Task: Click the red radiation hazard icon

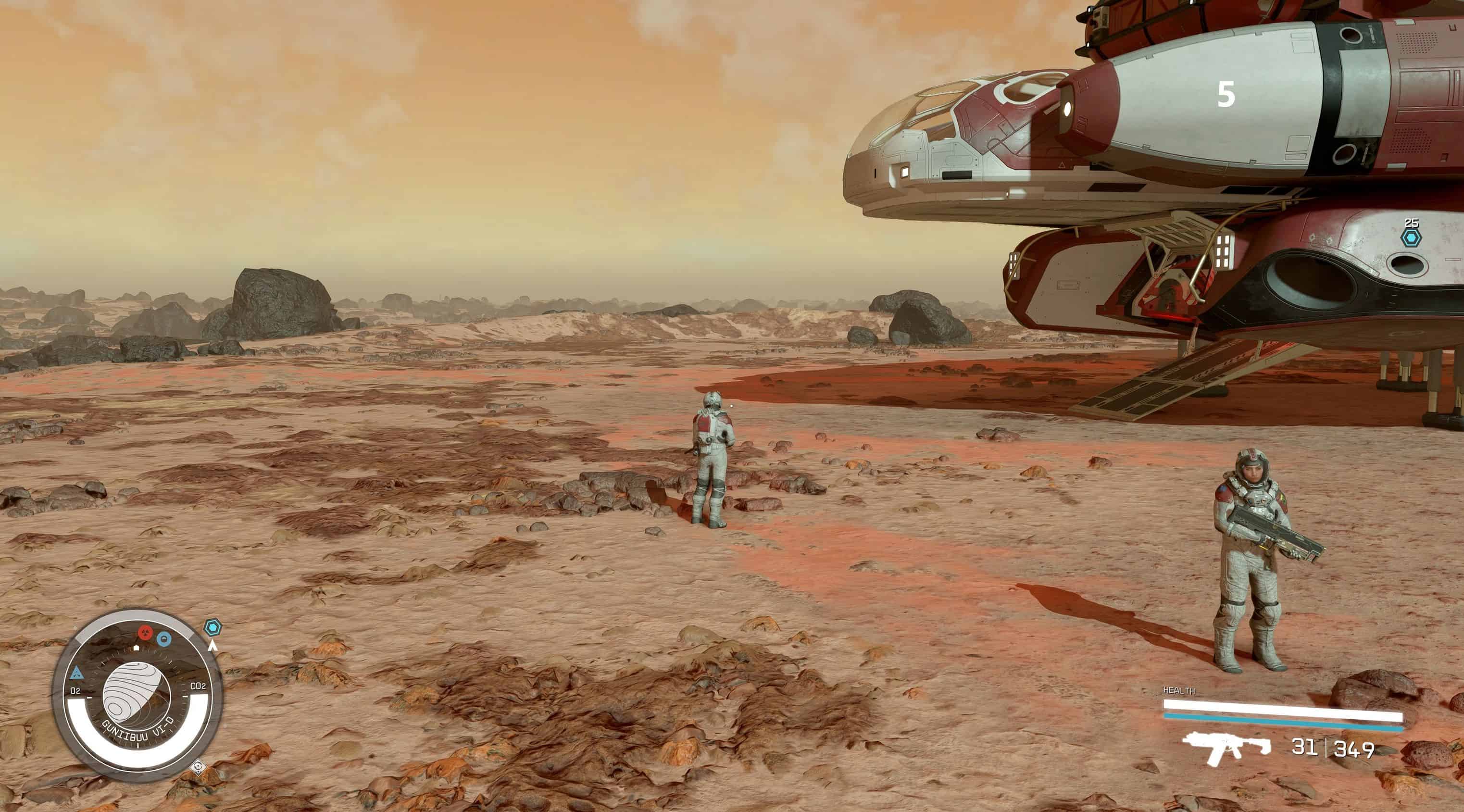Action: tap(146, 633)
